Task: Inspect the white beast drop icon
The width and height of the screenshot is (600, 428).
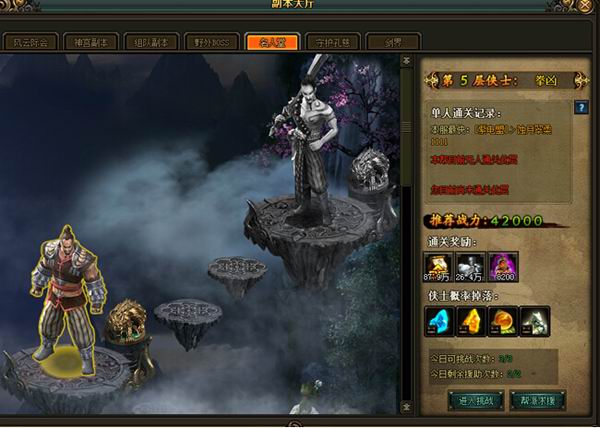Action: coord(535,320)
